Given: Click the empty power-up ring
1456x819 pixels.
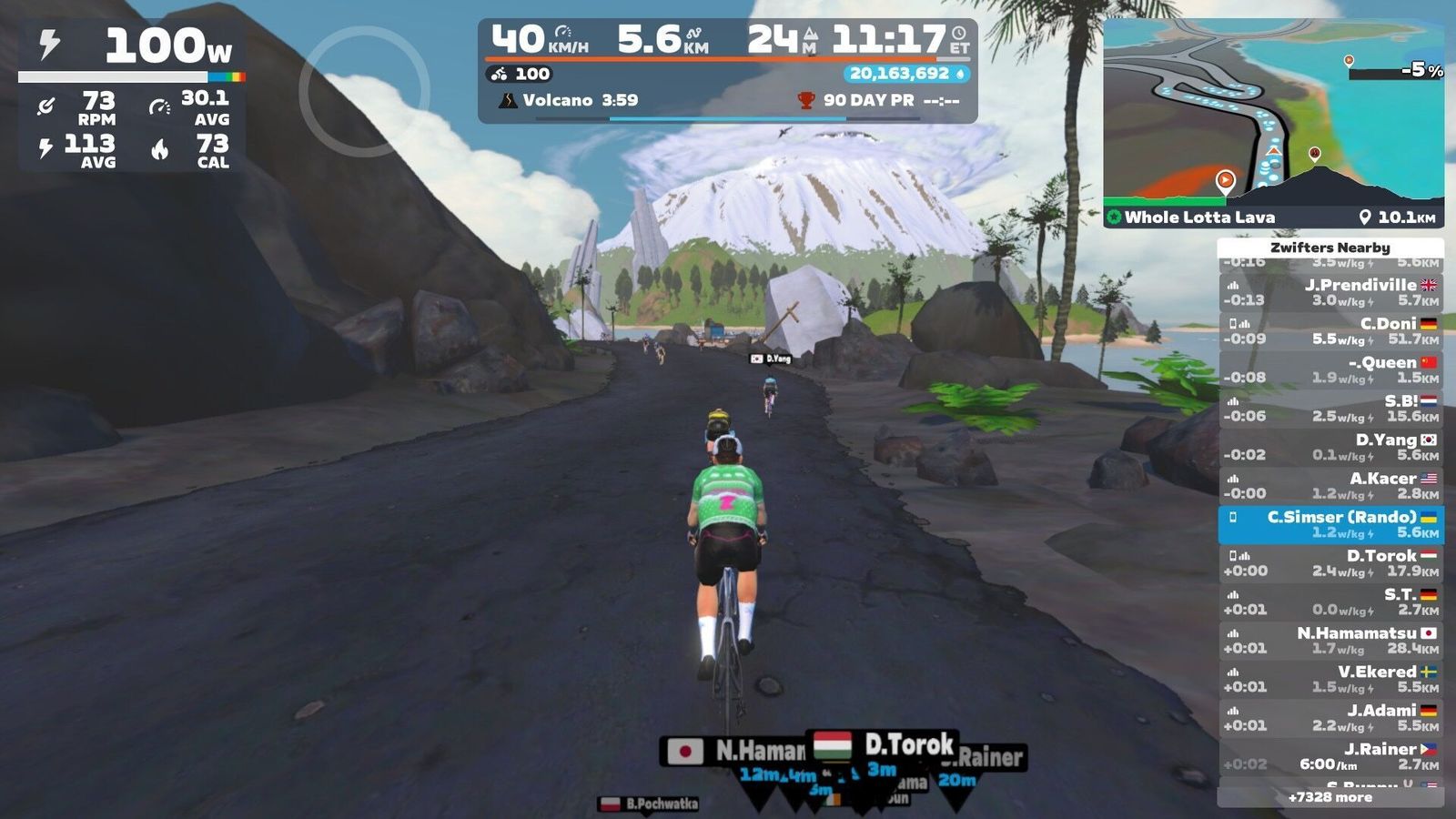Looking at the screenshot, I should [x=364, y=91].
